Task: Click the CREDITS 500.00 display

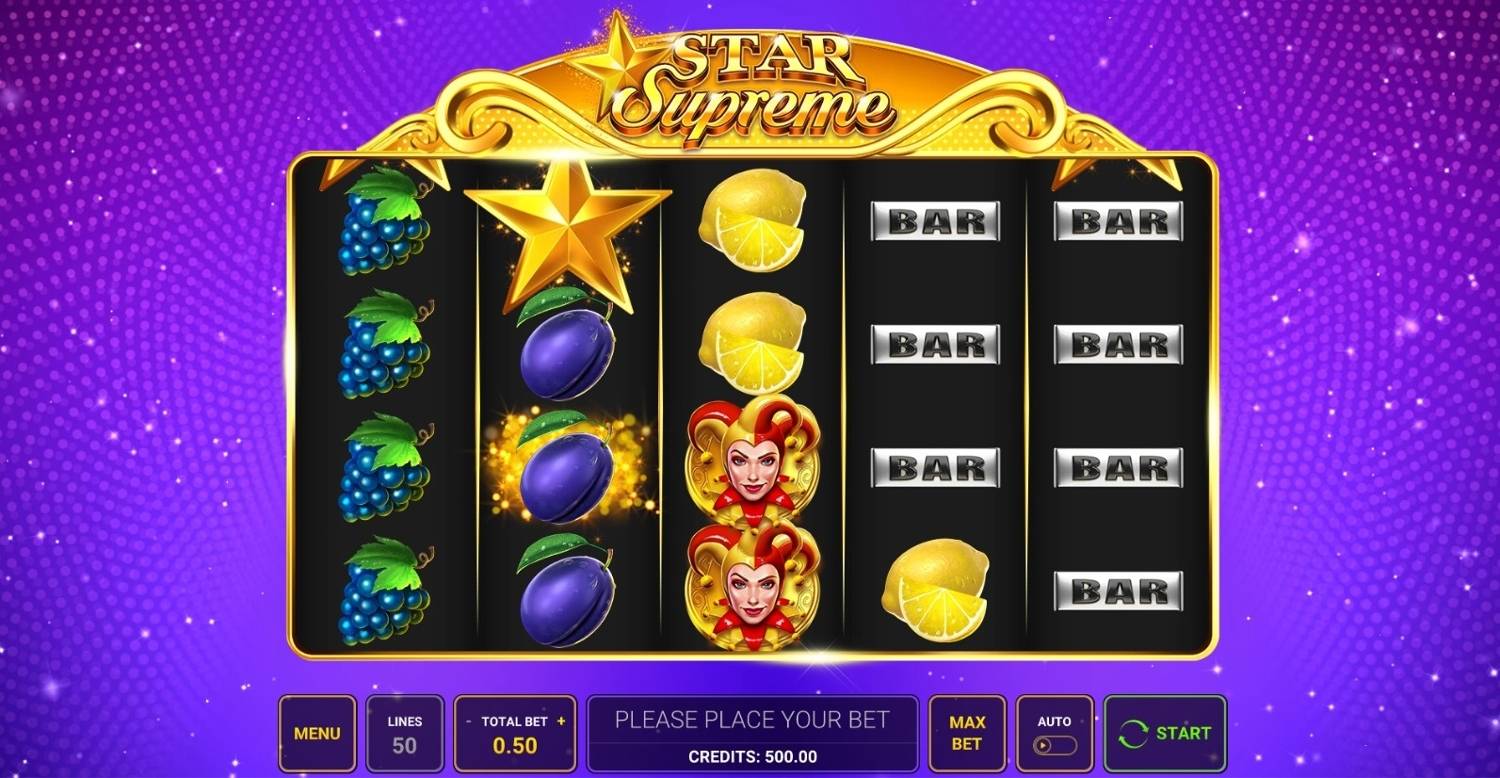Action: (753, 755)
